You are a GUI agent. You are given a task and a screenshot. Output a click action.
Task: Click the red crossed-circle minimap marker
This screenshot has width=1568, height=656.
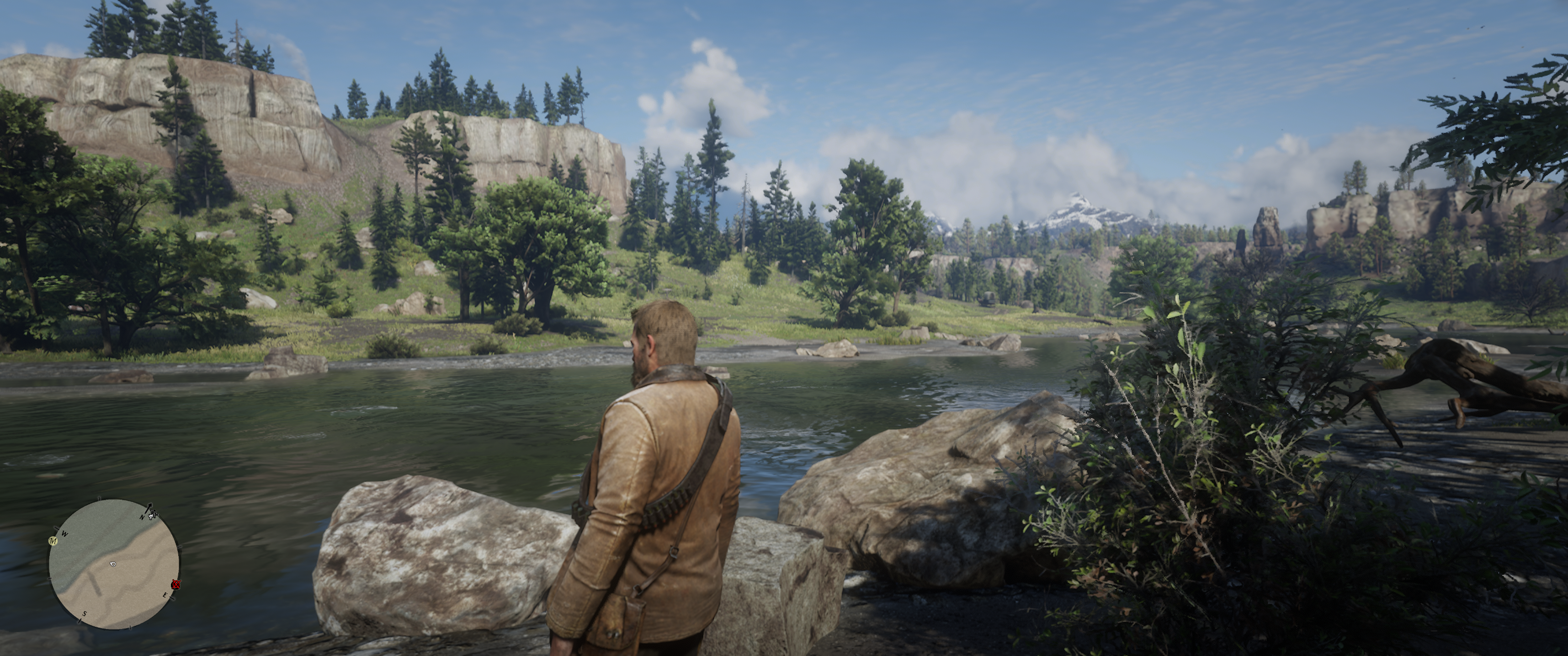point(176,585)
